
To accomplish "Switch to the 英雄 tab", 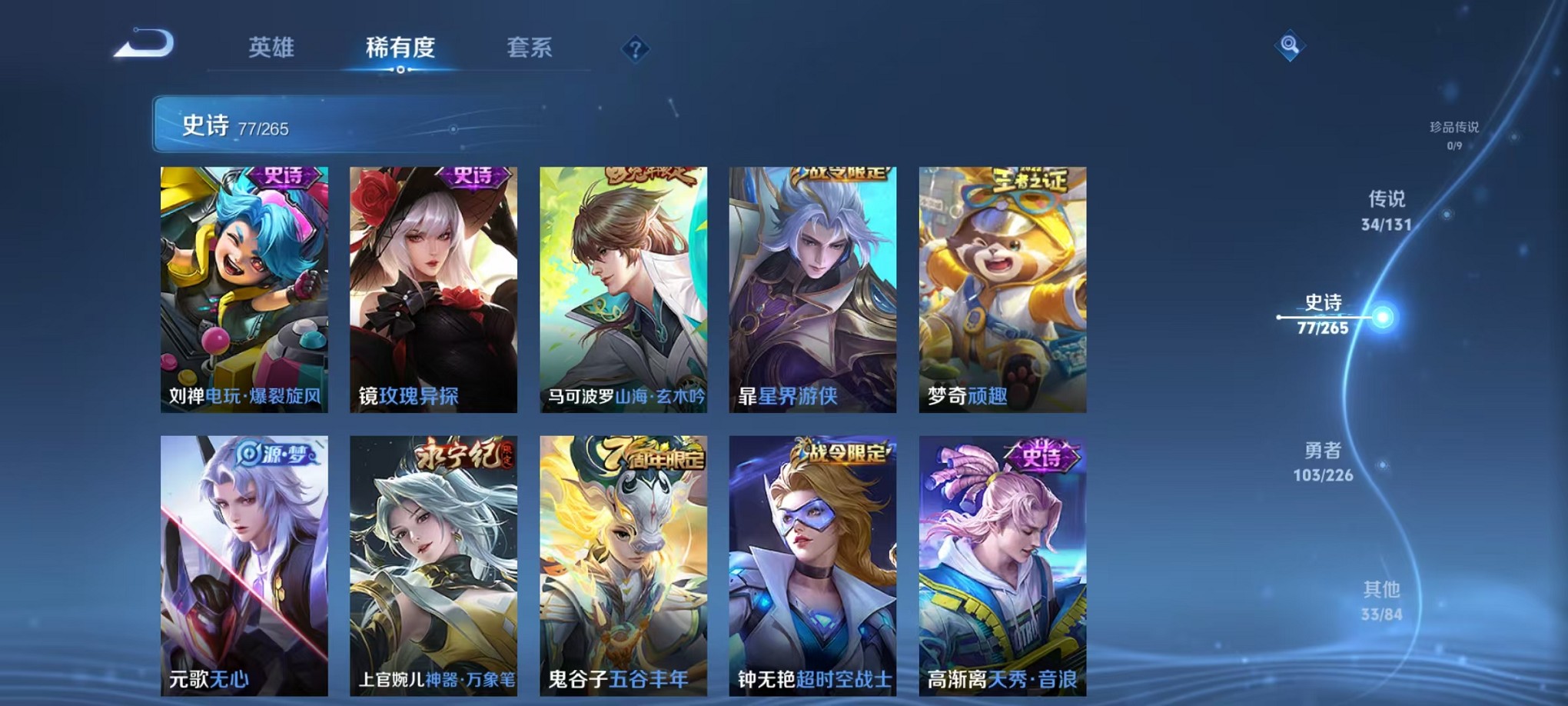I will point(269,48).
